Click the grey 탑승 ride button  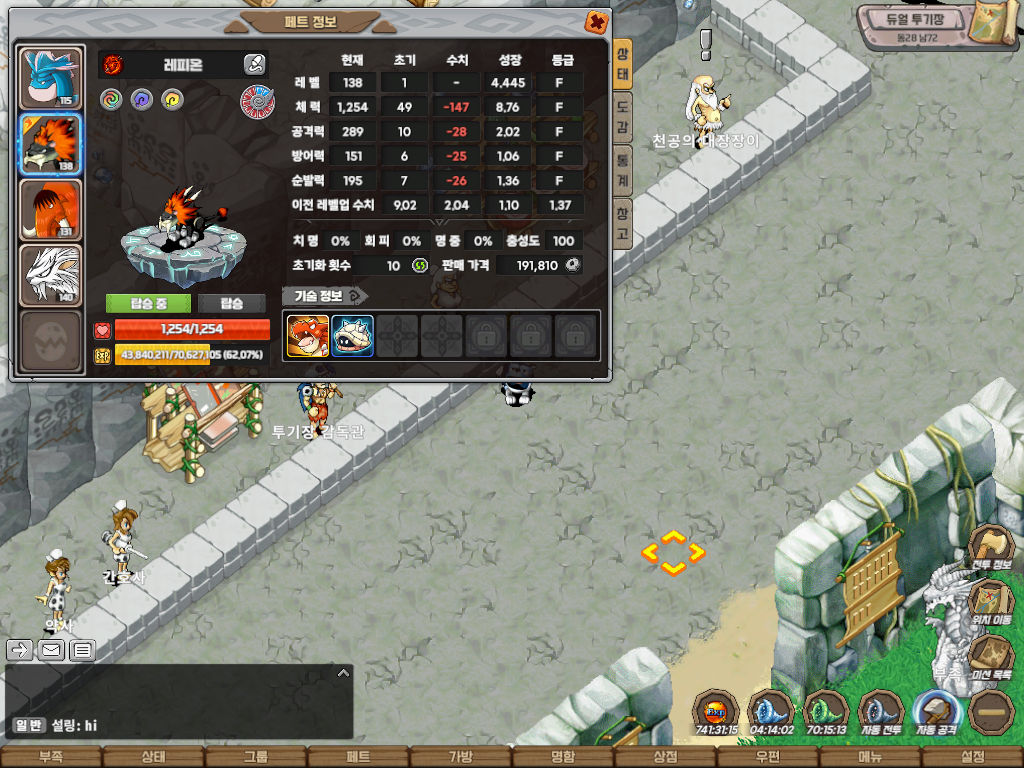point(232,303)
